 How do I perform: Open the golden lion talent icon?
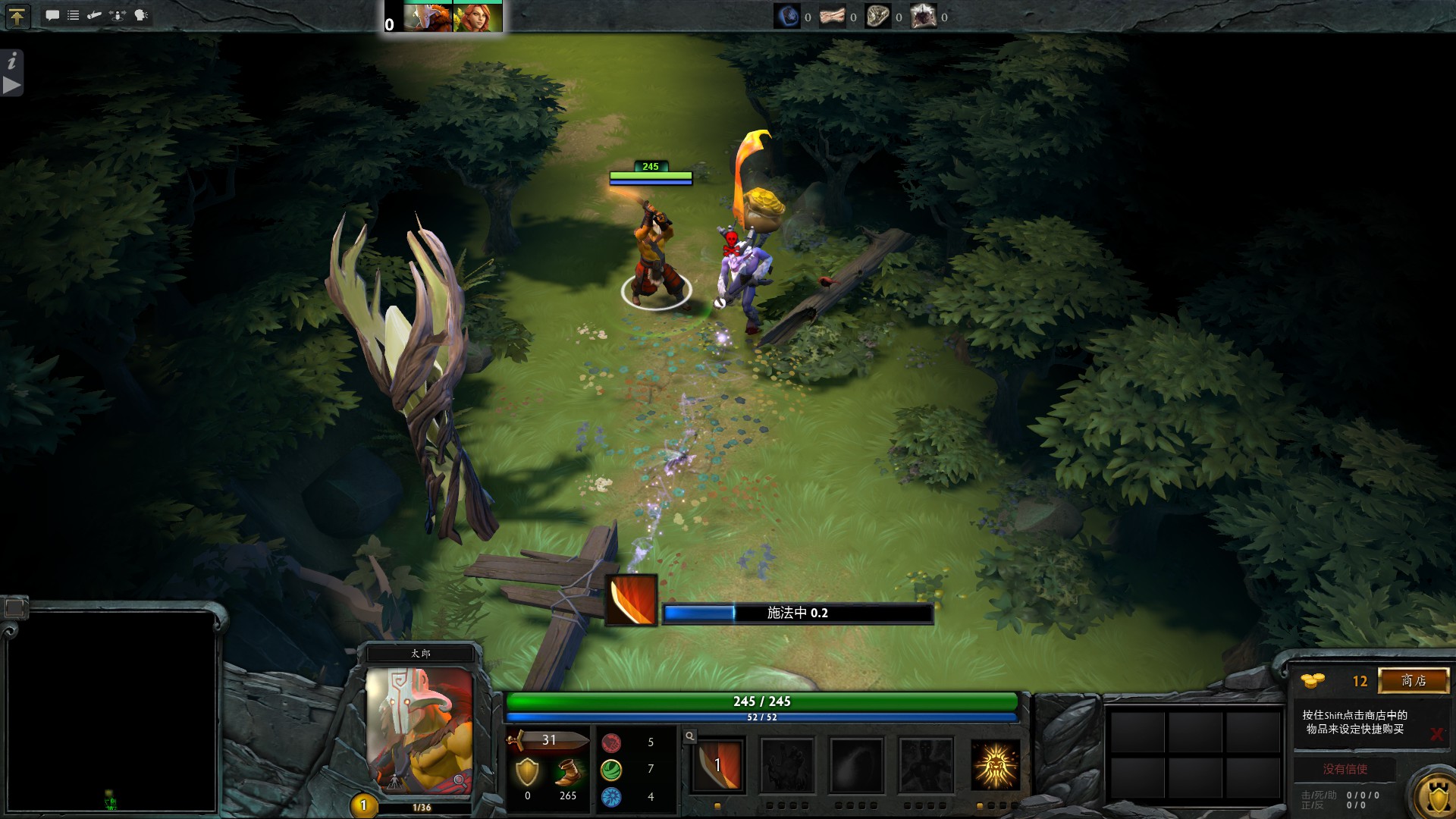(995, 765)
